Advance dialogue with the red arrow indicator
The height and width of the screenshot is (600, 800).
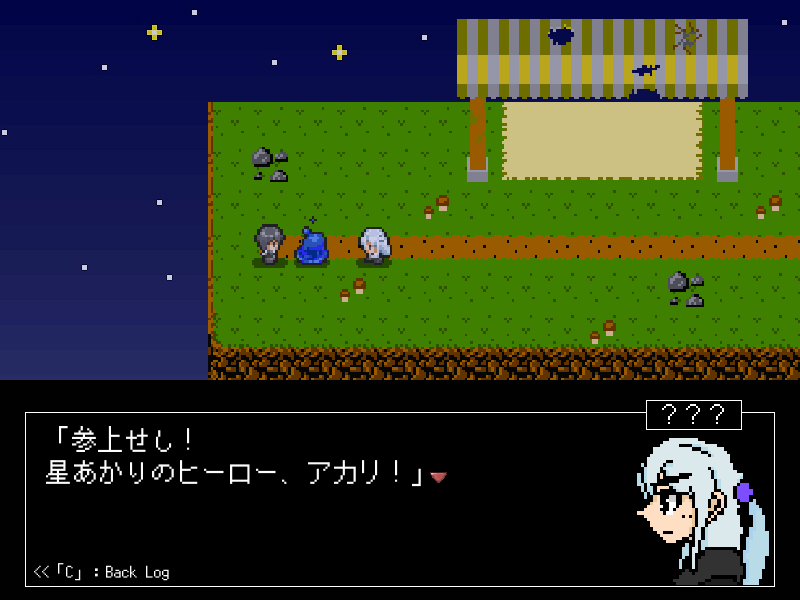(x=438, y=477)
